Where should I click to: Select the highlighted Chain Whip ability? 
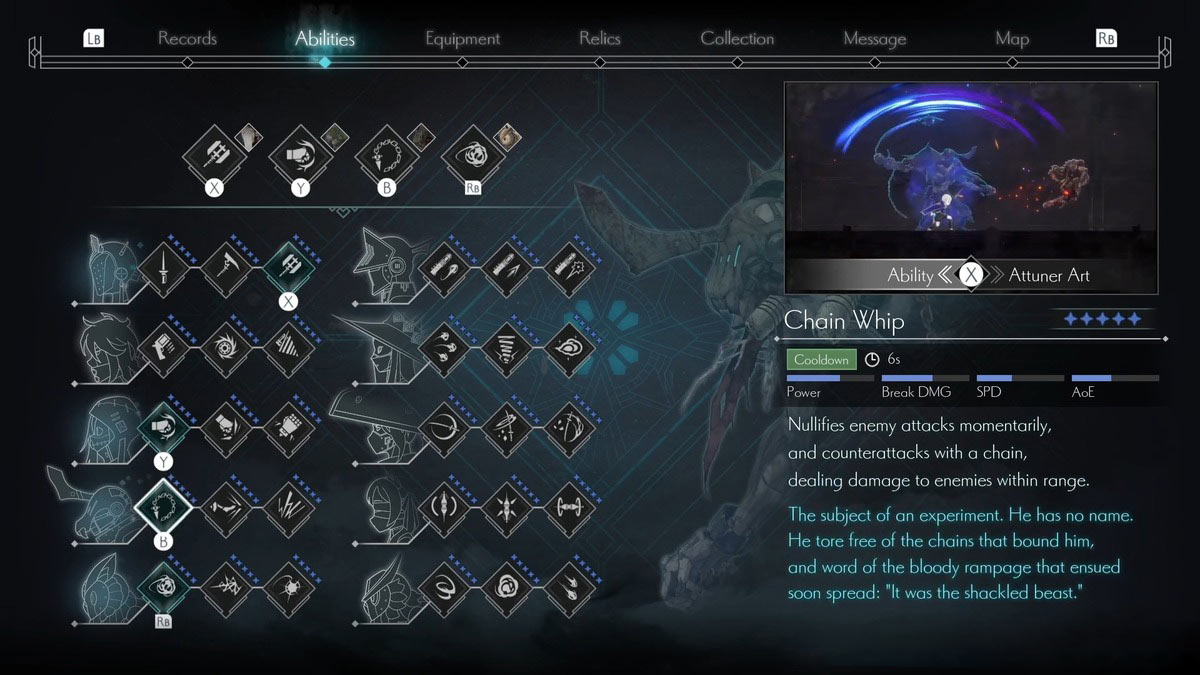[x=162, y=507]
